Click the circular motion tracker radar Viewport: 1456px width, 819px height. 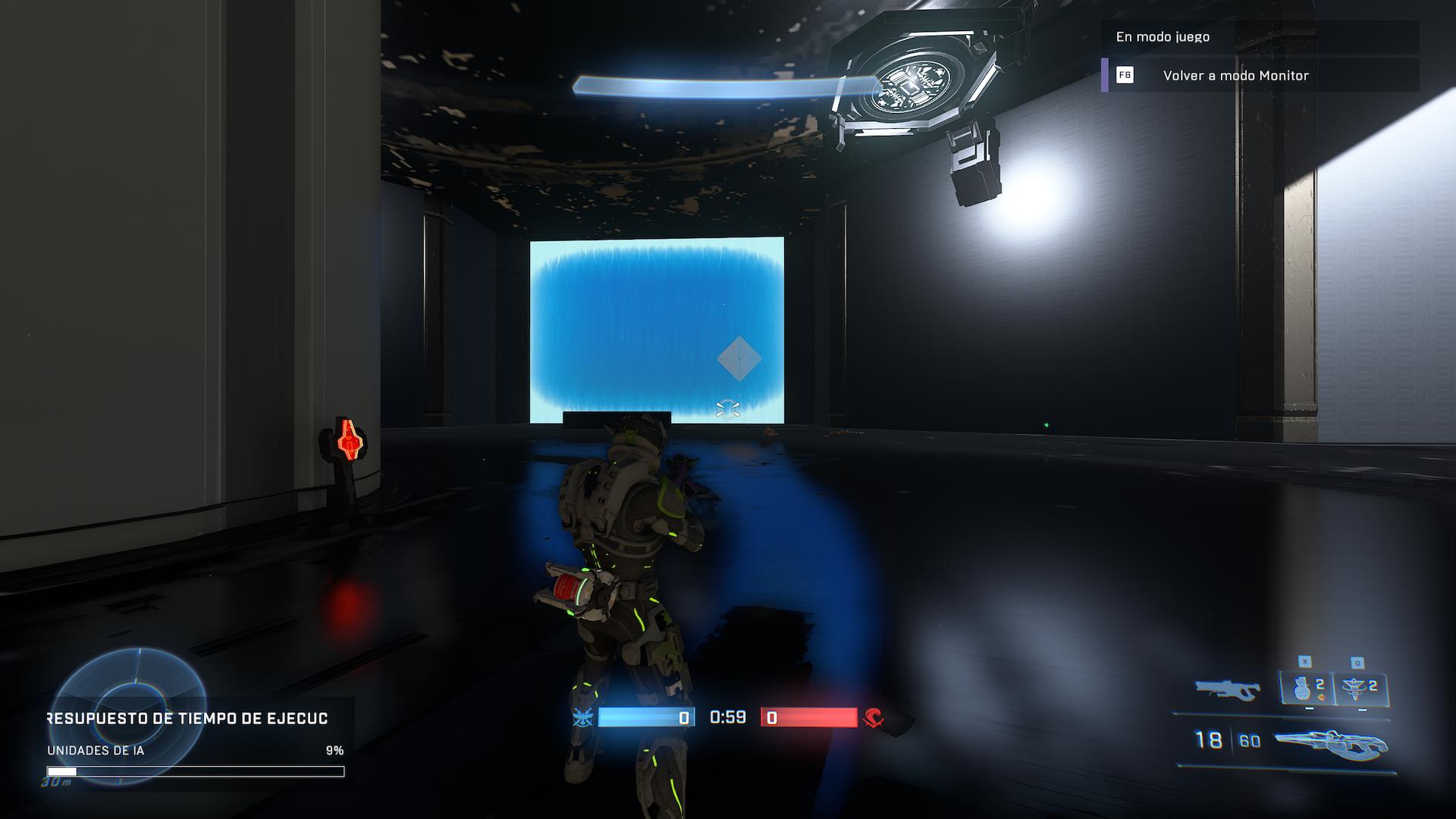pos(127,701)
